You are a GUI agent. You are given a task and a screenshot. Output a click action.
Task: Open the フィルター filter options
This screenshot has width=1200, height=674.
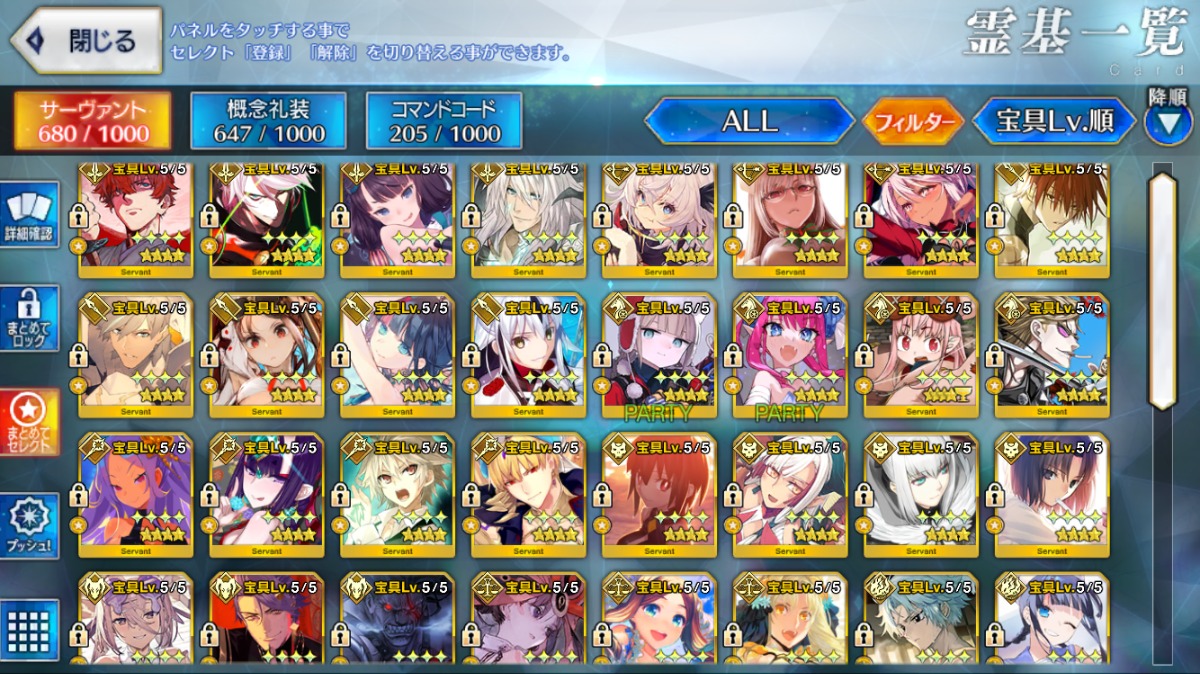point(913,122)
